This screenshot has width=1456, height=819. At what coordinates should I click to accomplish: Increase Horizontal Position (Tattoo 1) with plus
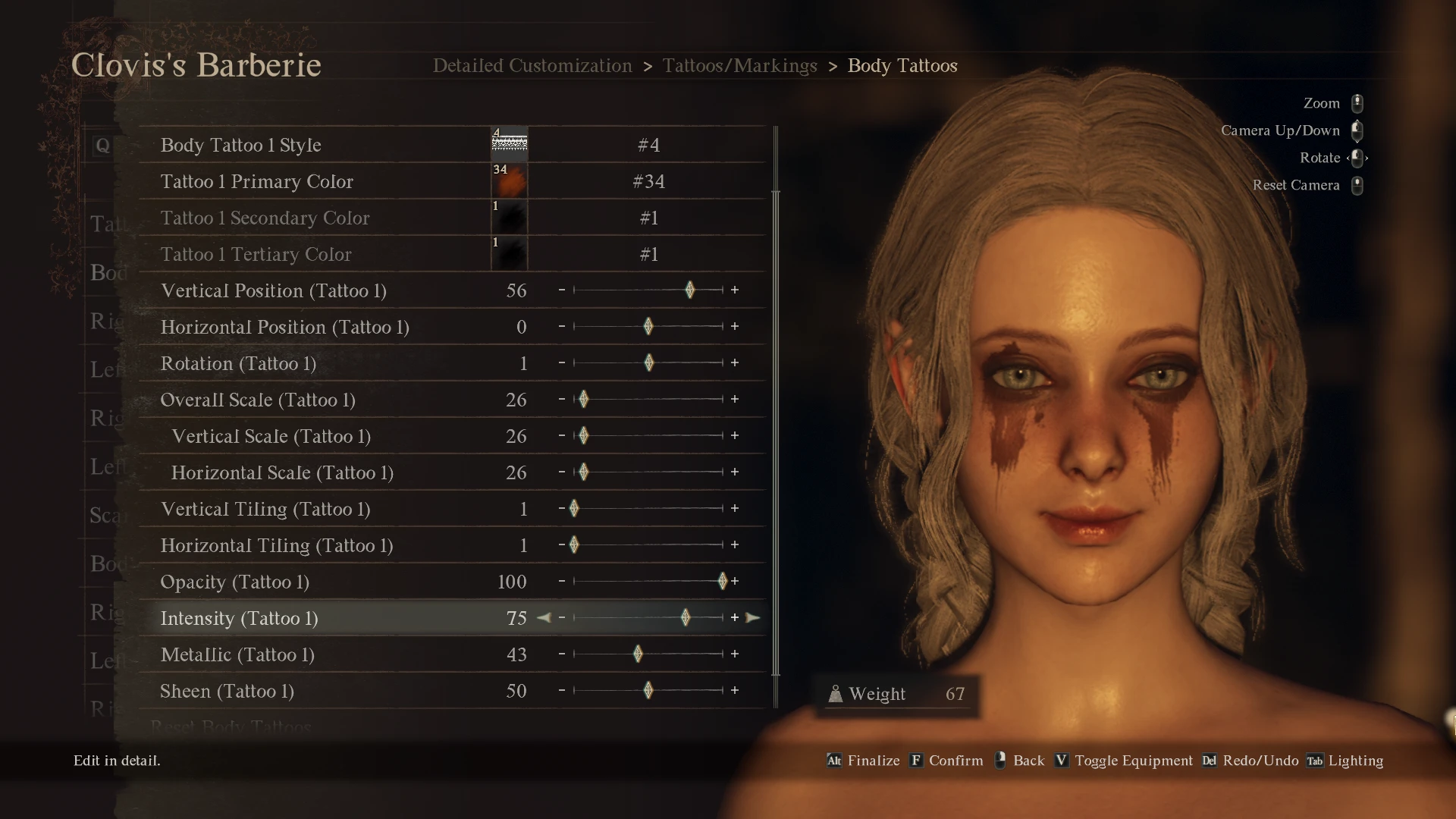734,327
